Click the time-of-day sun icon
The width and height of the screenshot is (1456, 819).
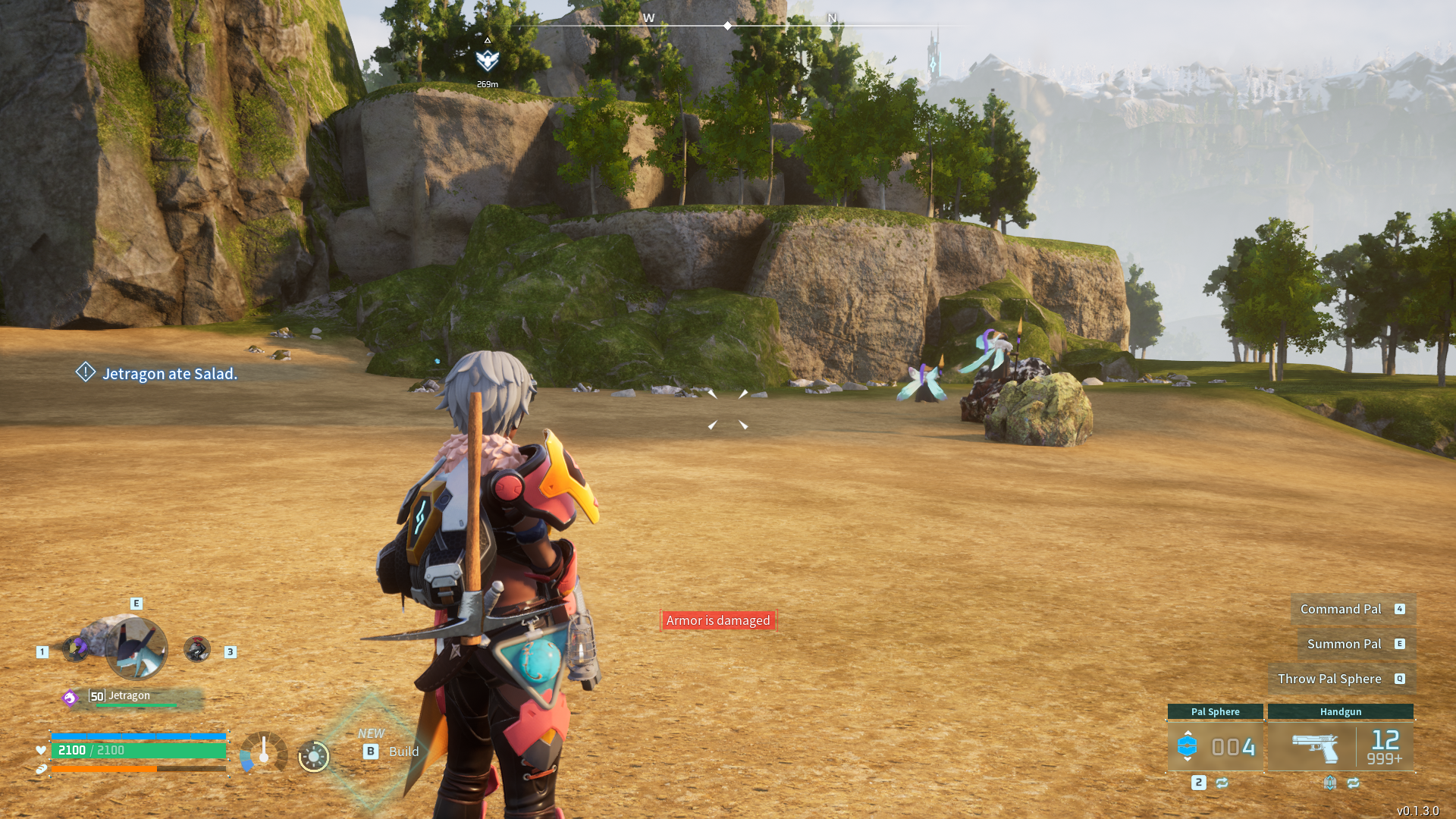tap(314, 756)
